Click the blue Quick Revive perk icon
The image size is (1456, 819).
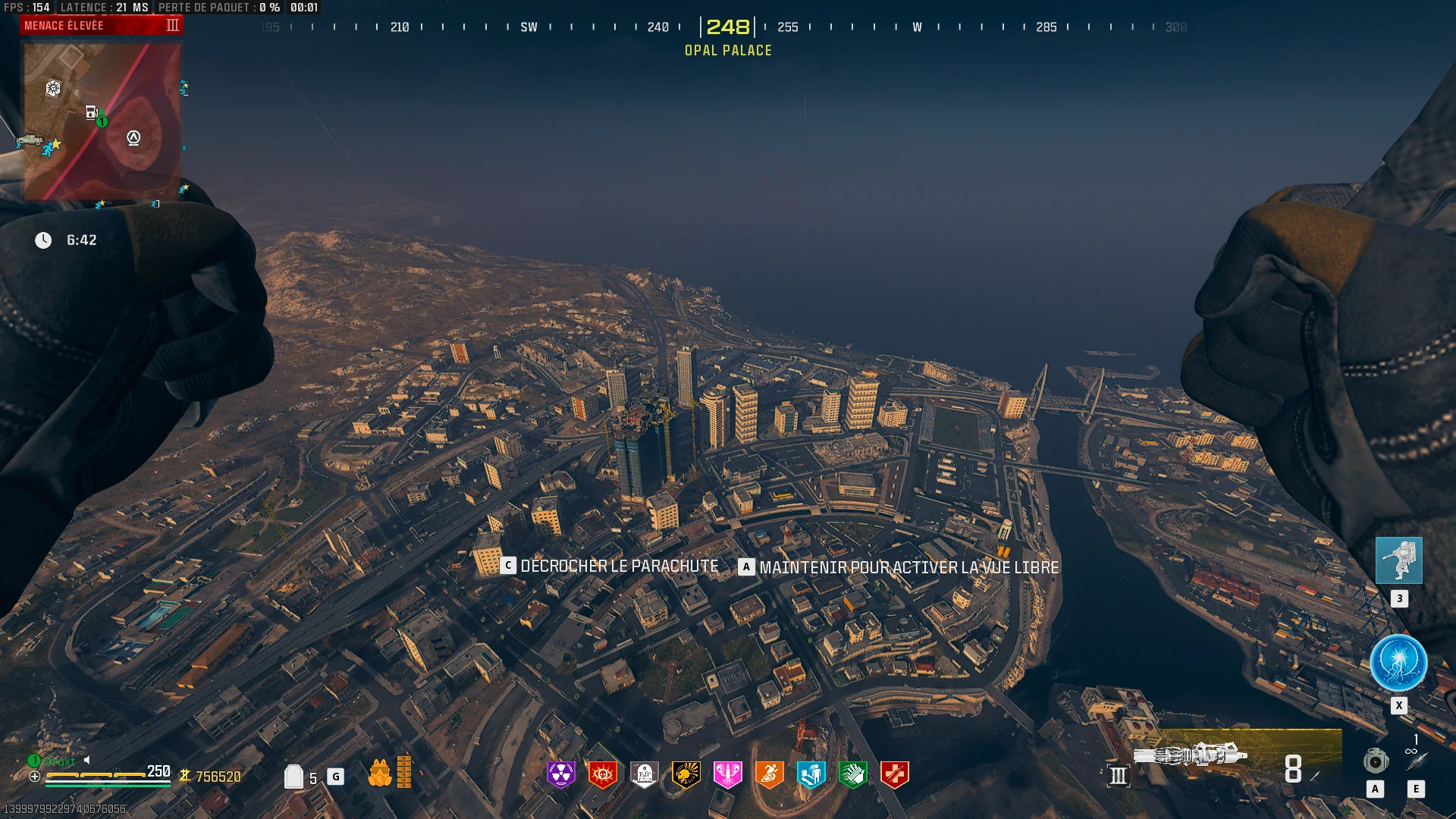(x=811, y=774)
